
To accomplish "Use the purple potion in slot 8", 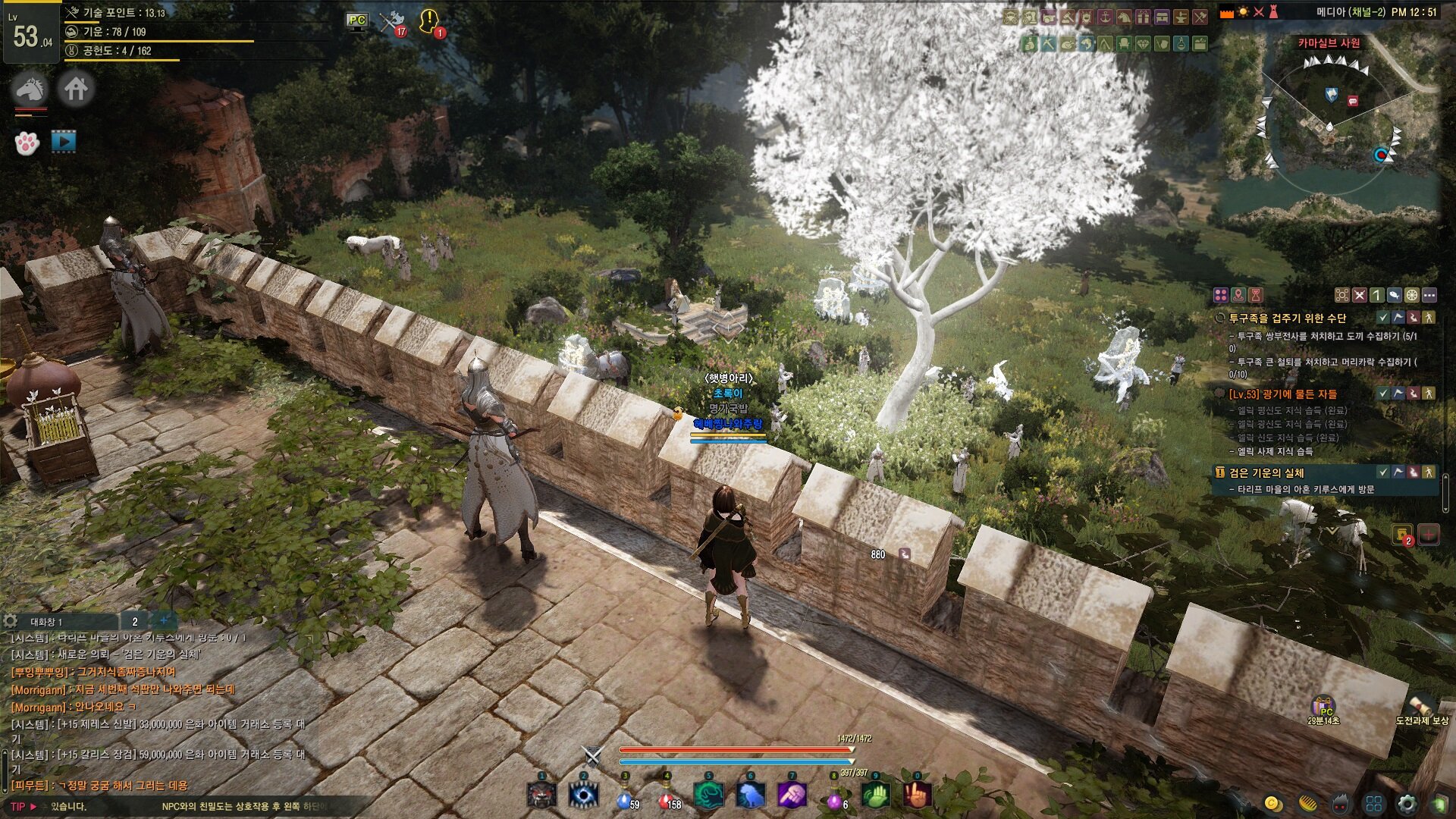I will (x=833, y=798).
